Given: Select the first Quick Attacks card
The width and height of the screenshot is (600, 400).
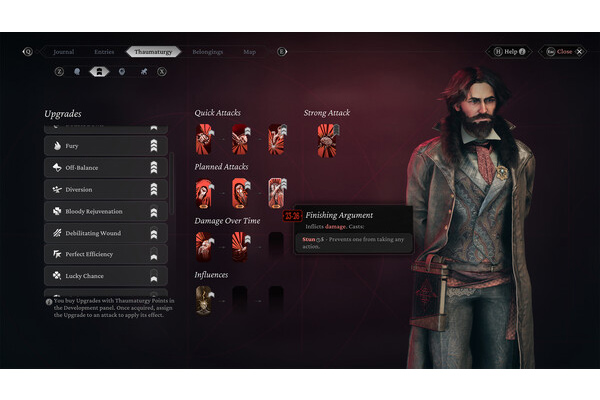Looking at the screenshot, I should (205, 140).
